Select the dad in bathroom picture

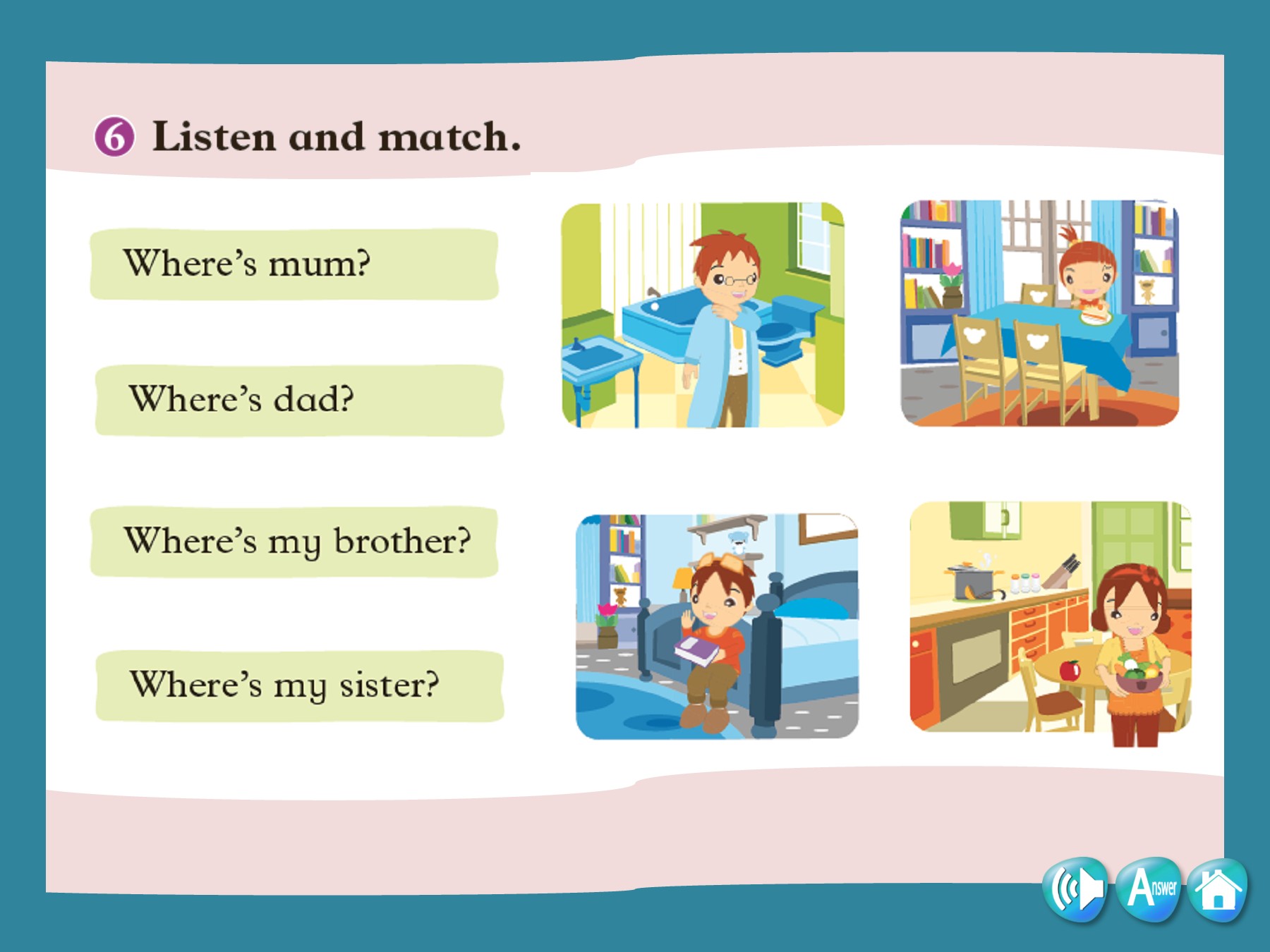pos(703,315)
